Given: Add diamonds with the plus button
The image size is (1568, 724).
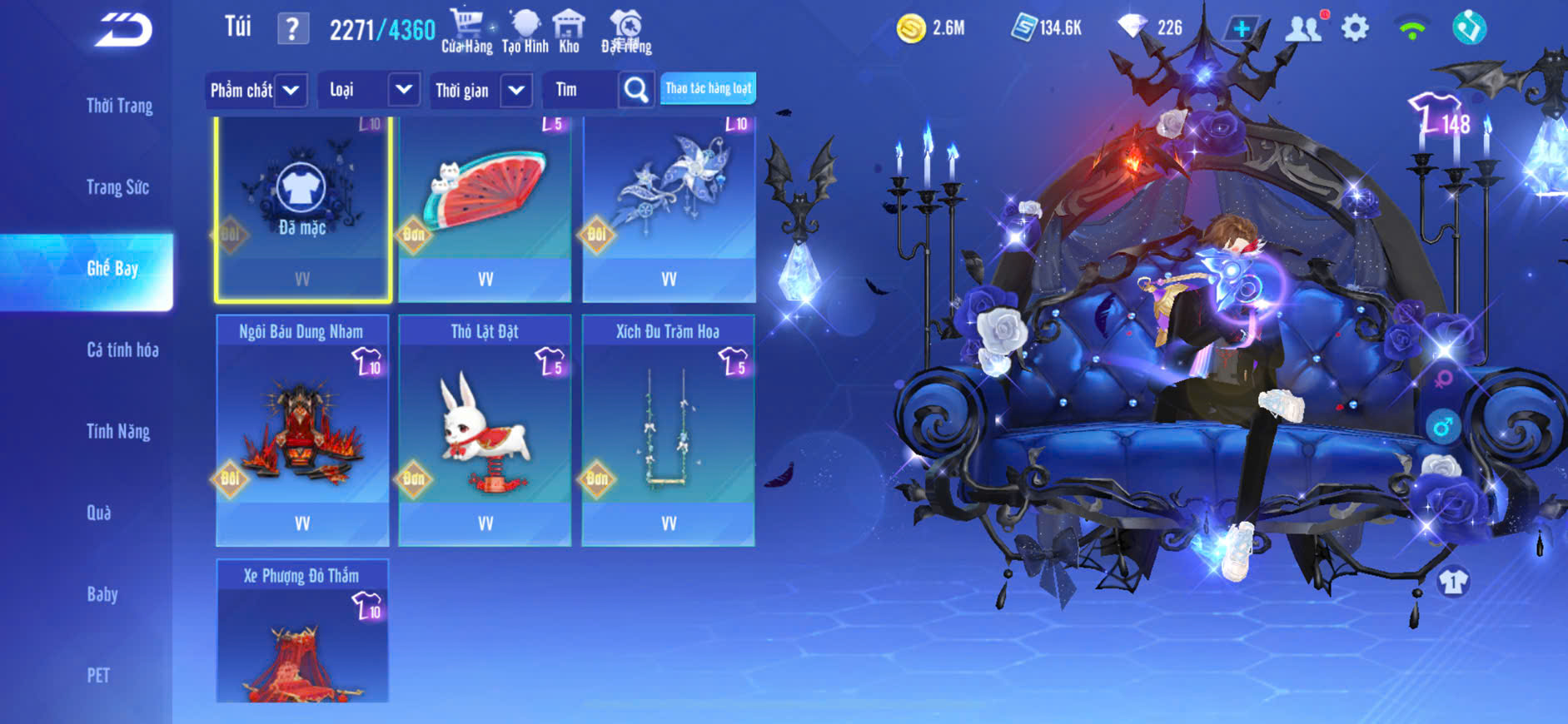Looking at the screenshot, I should coord(1241,28).
